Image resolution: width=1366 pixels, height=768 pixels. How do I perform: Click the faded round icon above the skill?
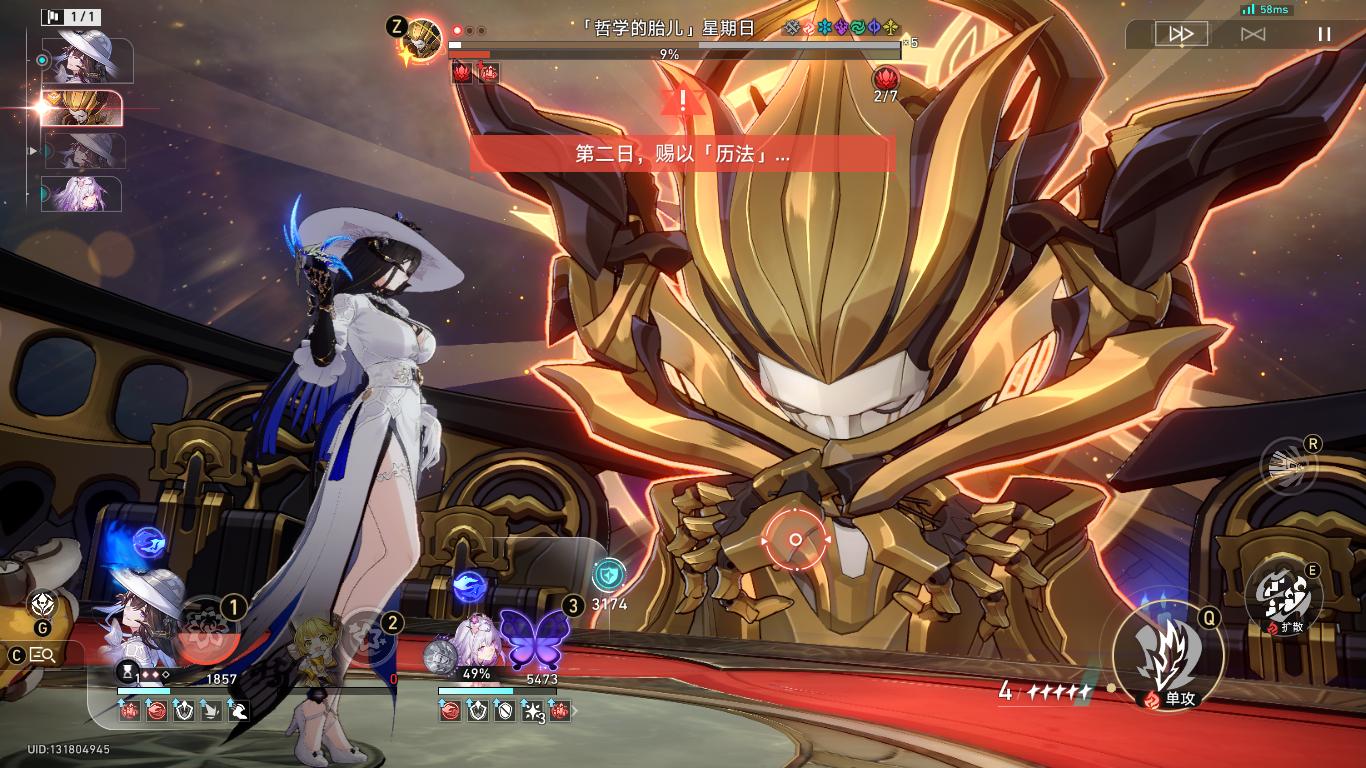coord(1288,467)
